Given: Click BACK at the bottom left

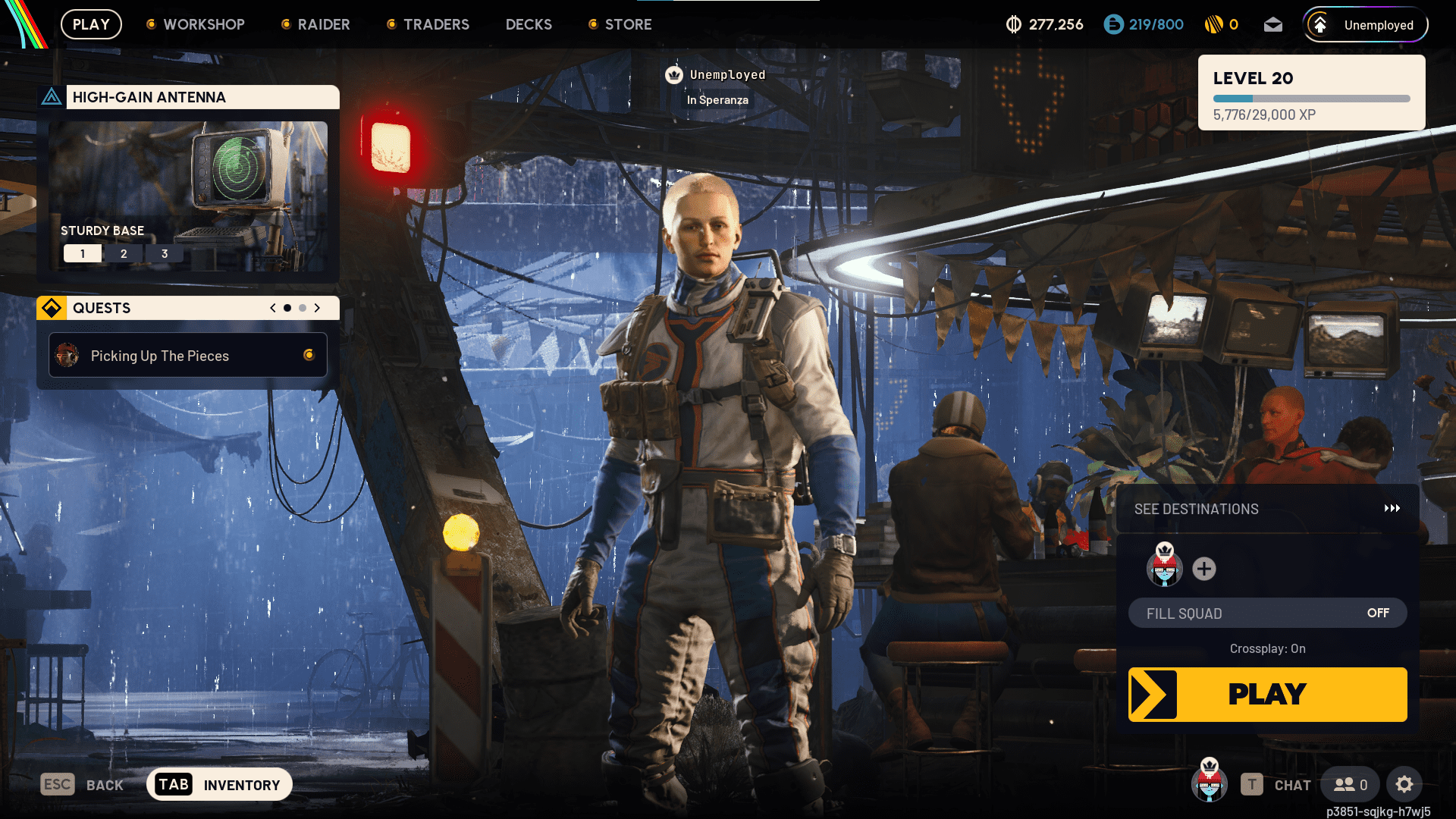Looking at the screenshot, I should 105,784.
